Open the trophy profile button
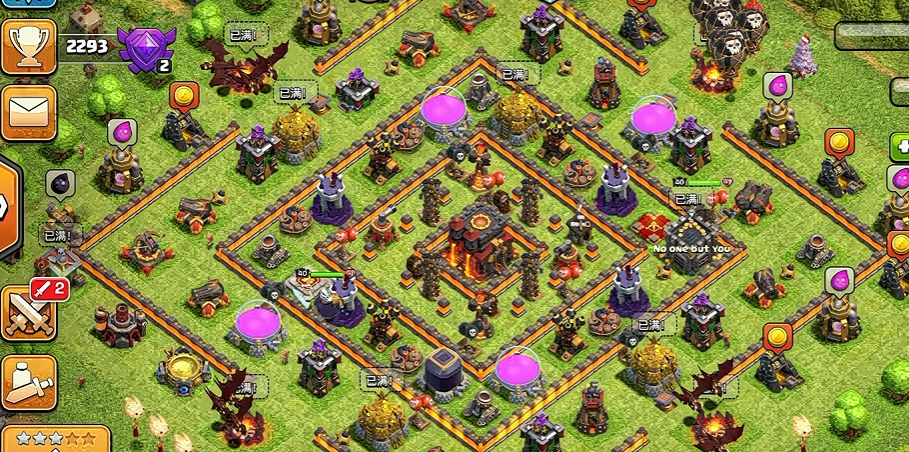Viewport: 909px width, 452px height. [27, 46]
